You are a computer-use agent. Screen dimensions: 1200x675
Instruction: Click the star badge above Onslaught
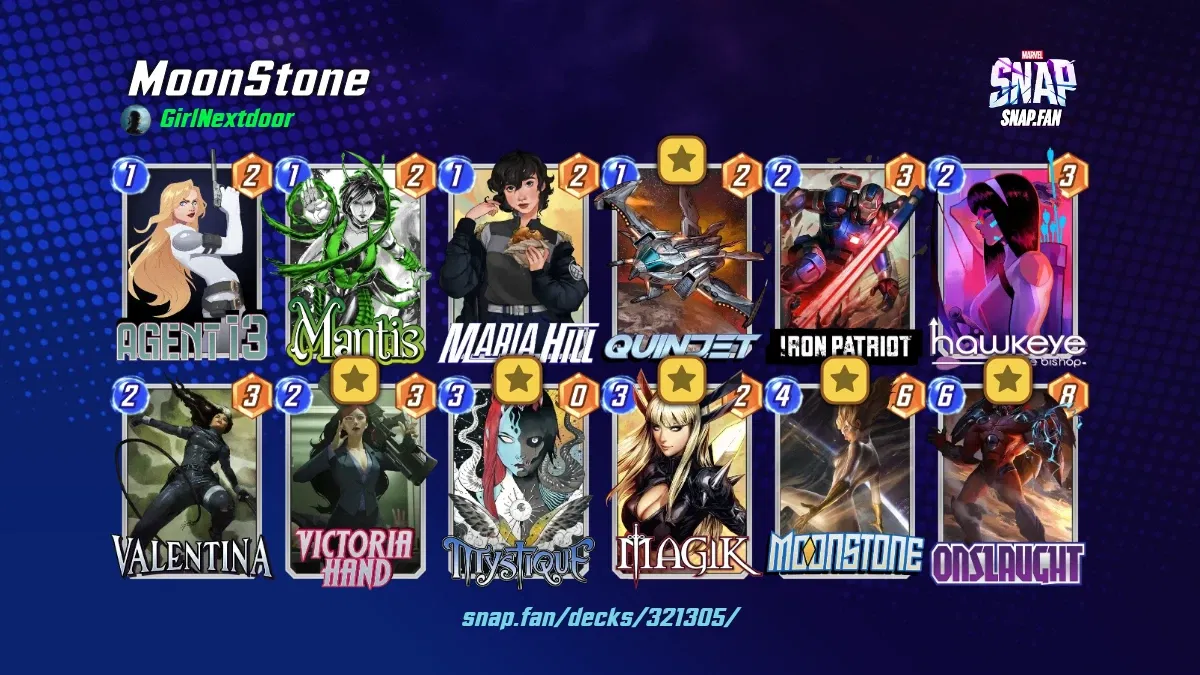tap(1008, 380)
